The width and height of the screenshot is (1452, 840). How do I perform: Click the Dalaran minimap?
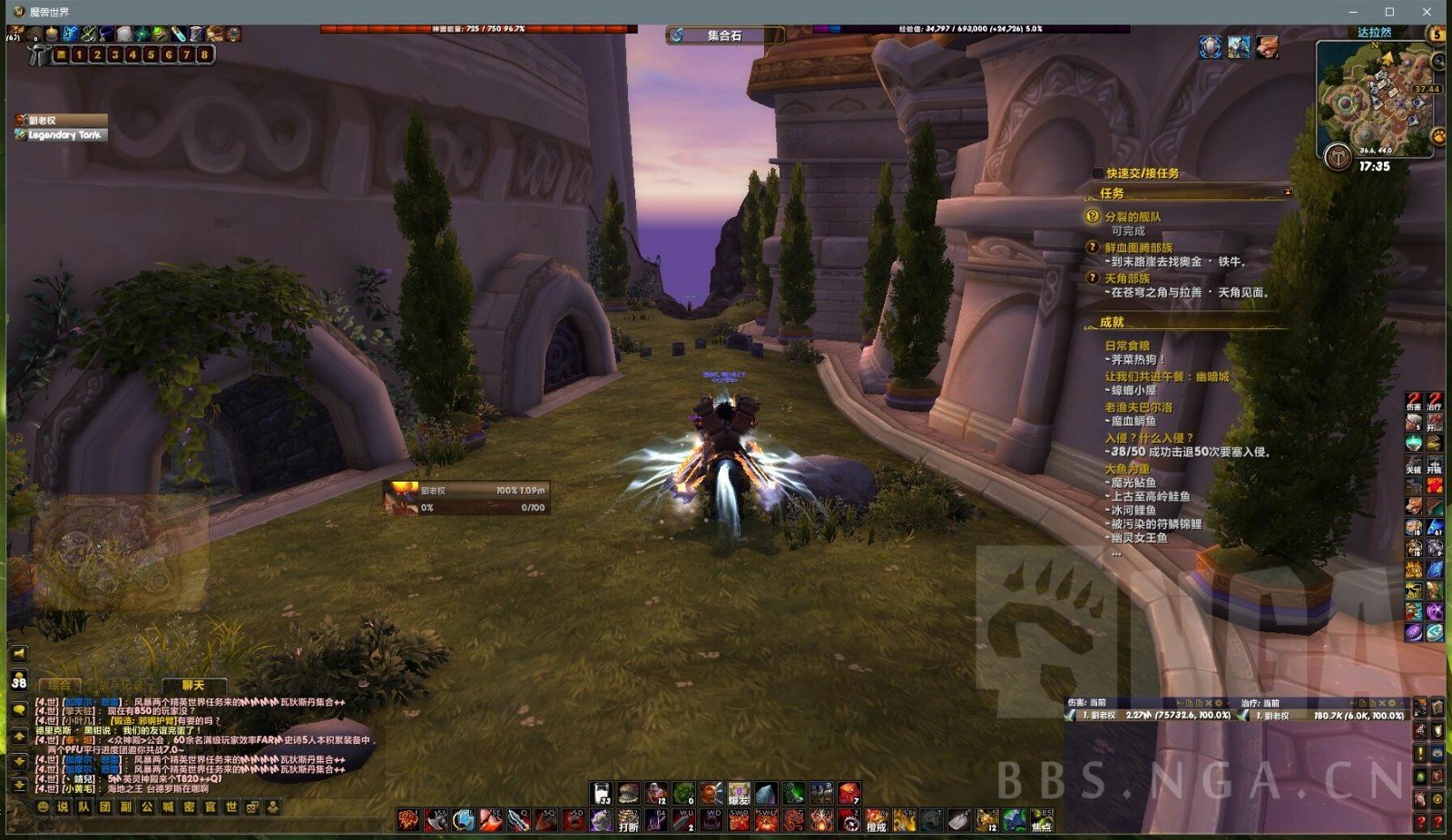(x=1376, y=95)
